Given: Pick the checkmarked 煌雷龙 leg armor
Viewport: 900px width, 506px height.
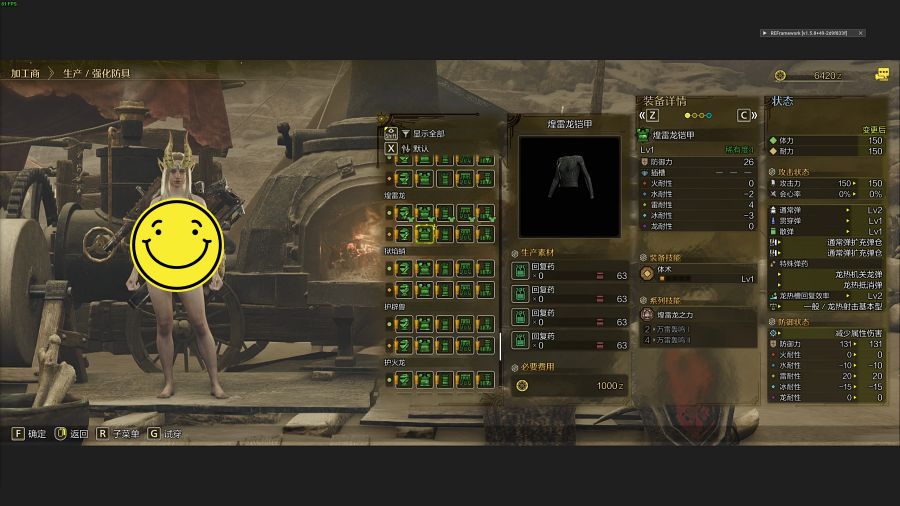Looking at the screenshot, I should (x=486, y=213).
